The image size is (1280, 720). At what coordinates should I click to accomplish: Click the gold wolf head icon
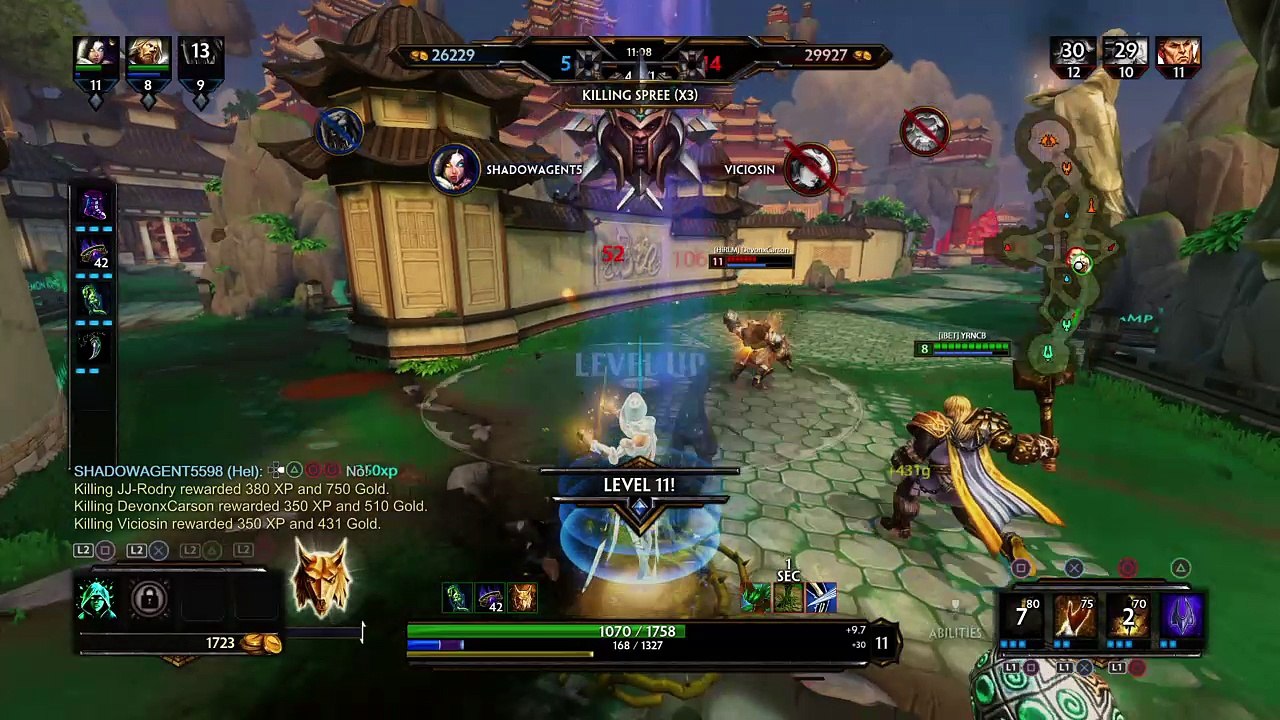pyautogui.click(x=321, y=578)
